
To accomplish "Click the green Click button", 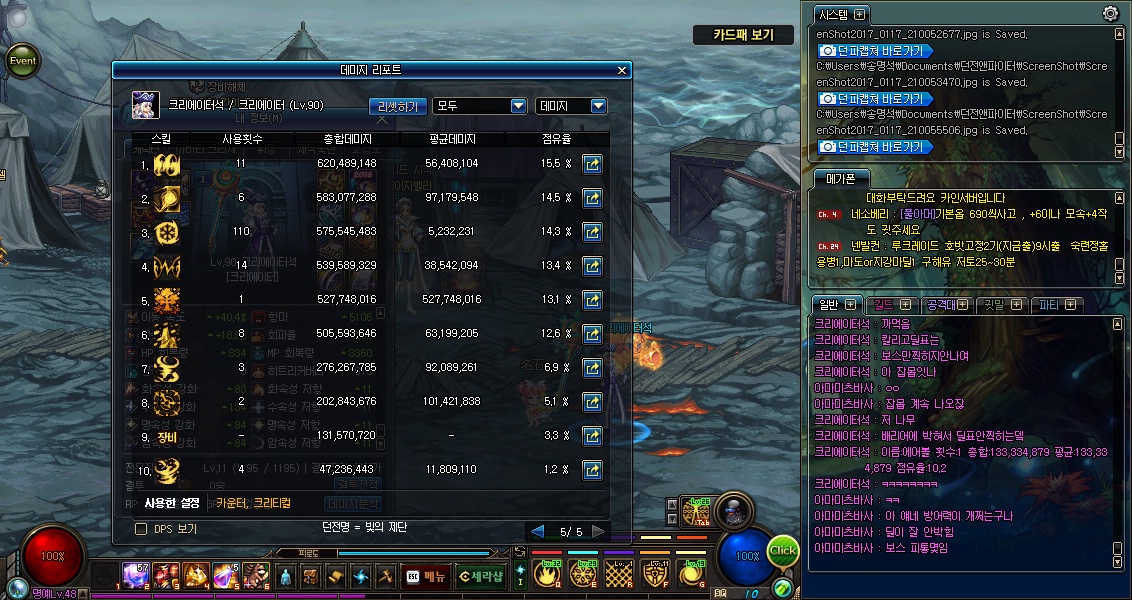I will coord(783,551).
